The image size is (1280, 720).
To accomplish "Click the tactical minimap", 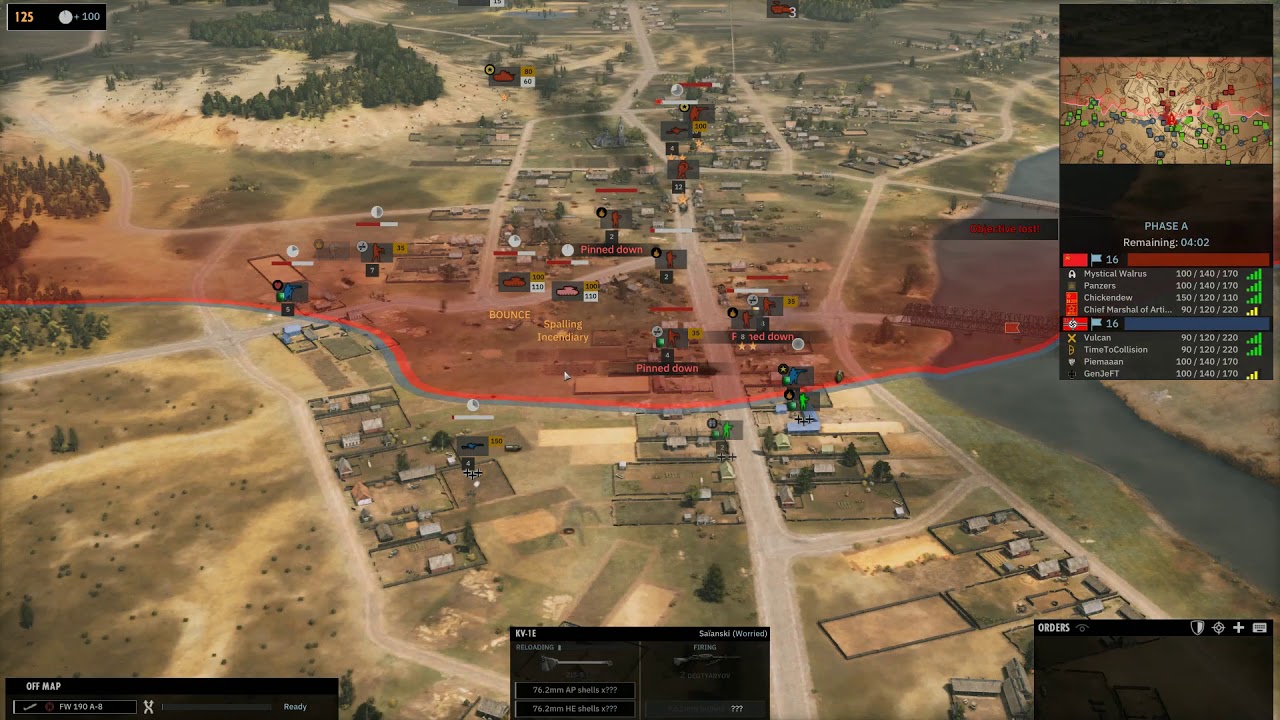I will (x=1165, y=110).
